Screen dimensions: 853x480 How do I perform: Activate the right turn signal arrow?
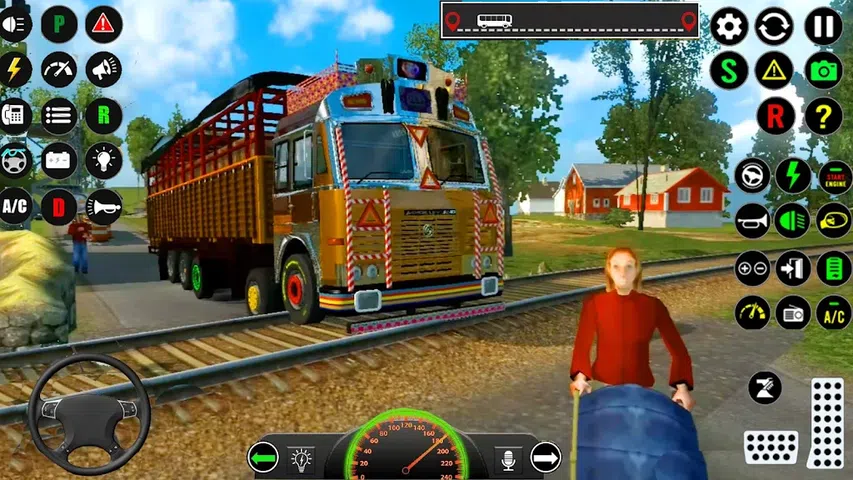click(x=545, y=458)
